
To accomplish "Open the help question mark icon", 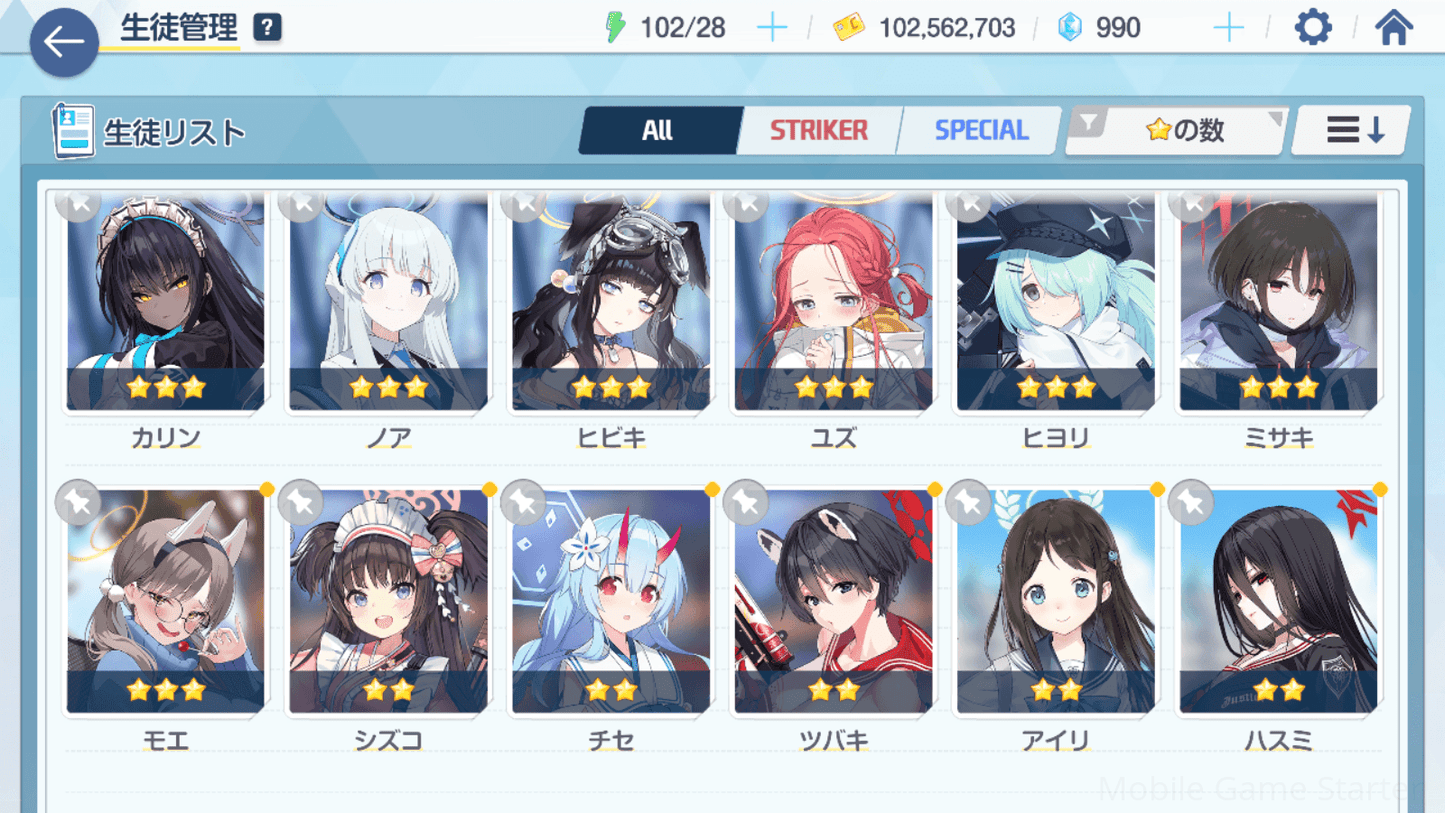I will 267,28.
